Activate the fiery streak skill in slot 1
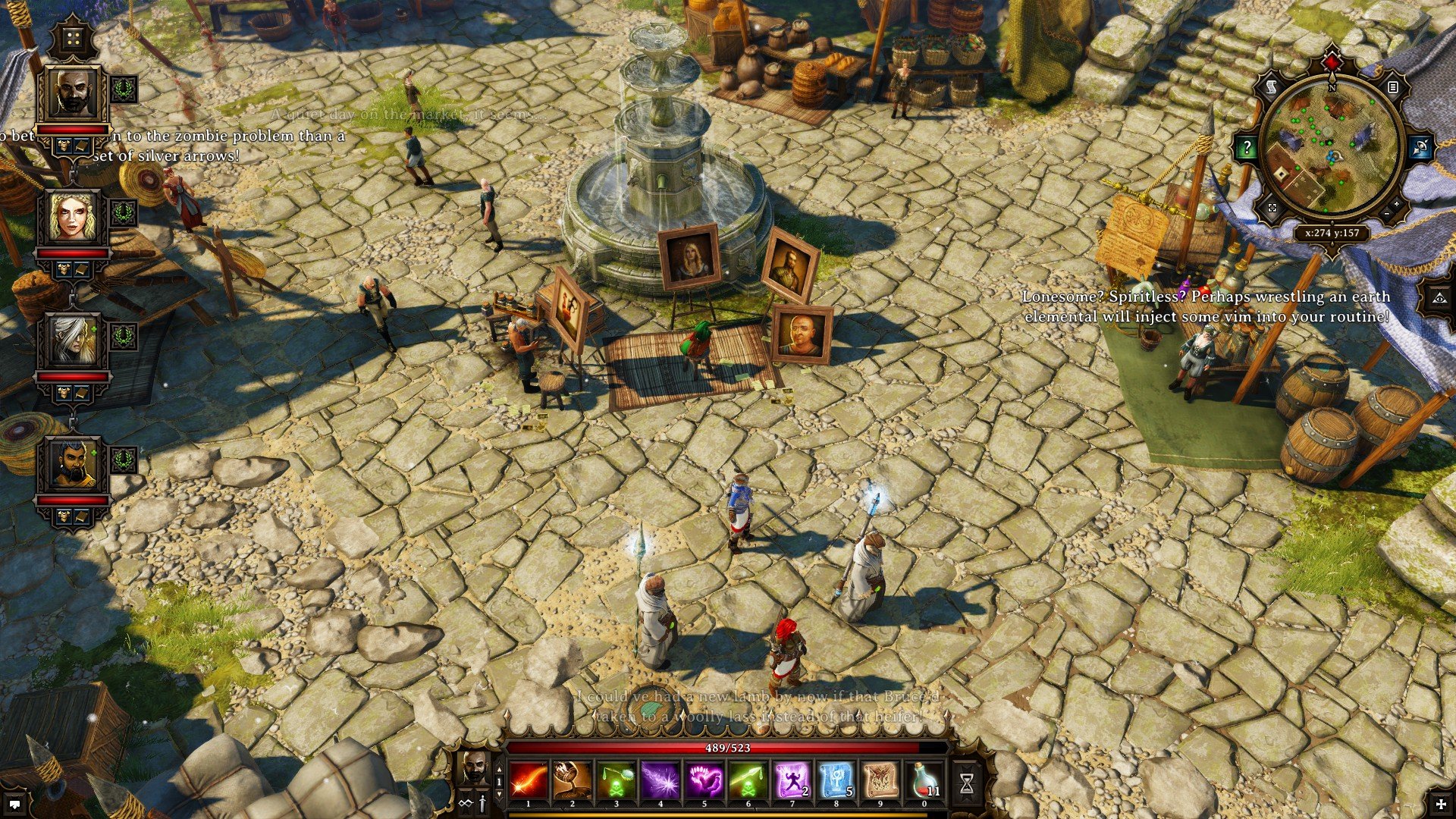 coord(529,781)
